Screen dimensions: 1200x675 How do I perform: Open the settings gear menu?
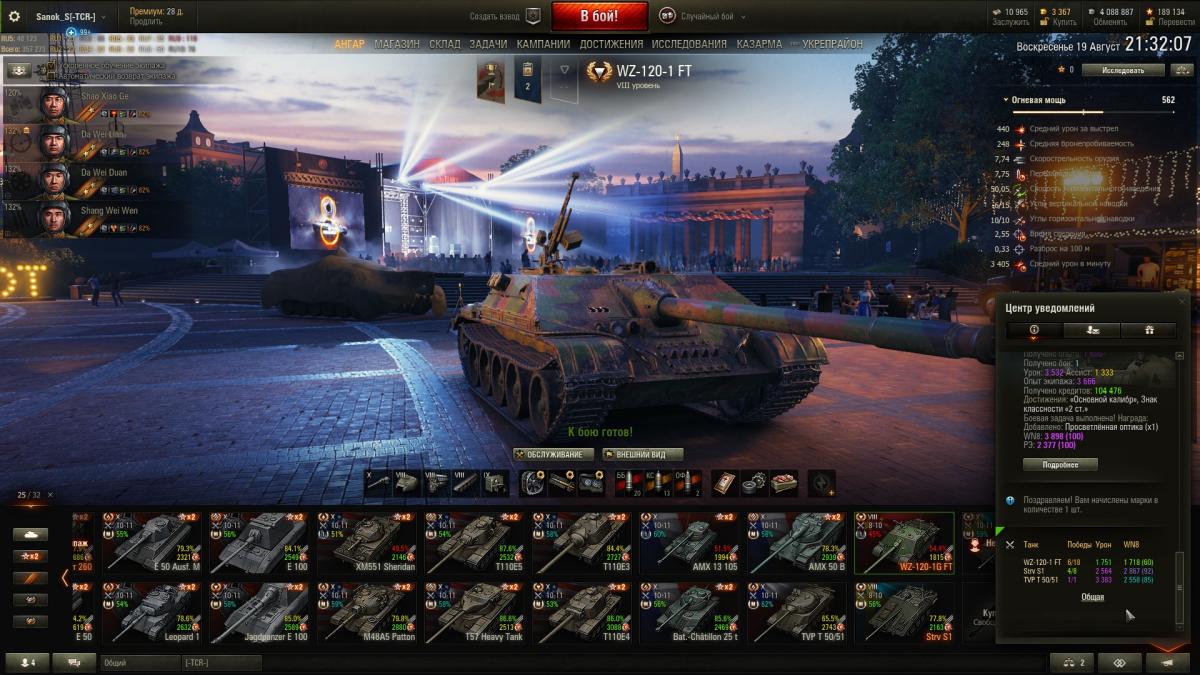14,16
